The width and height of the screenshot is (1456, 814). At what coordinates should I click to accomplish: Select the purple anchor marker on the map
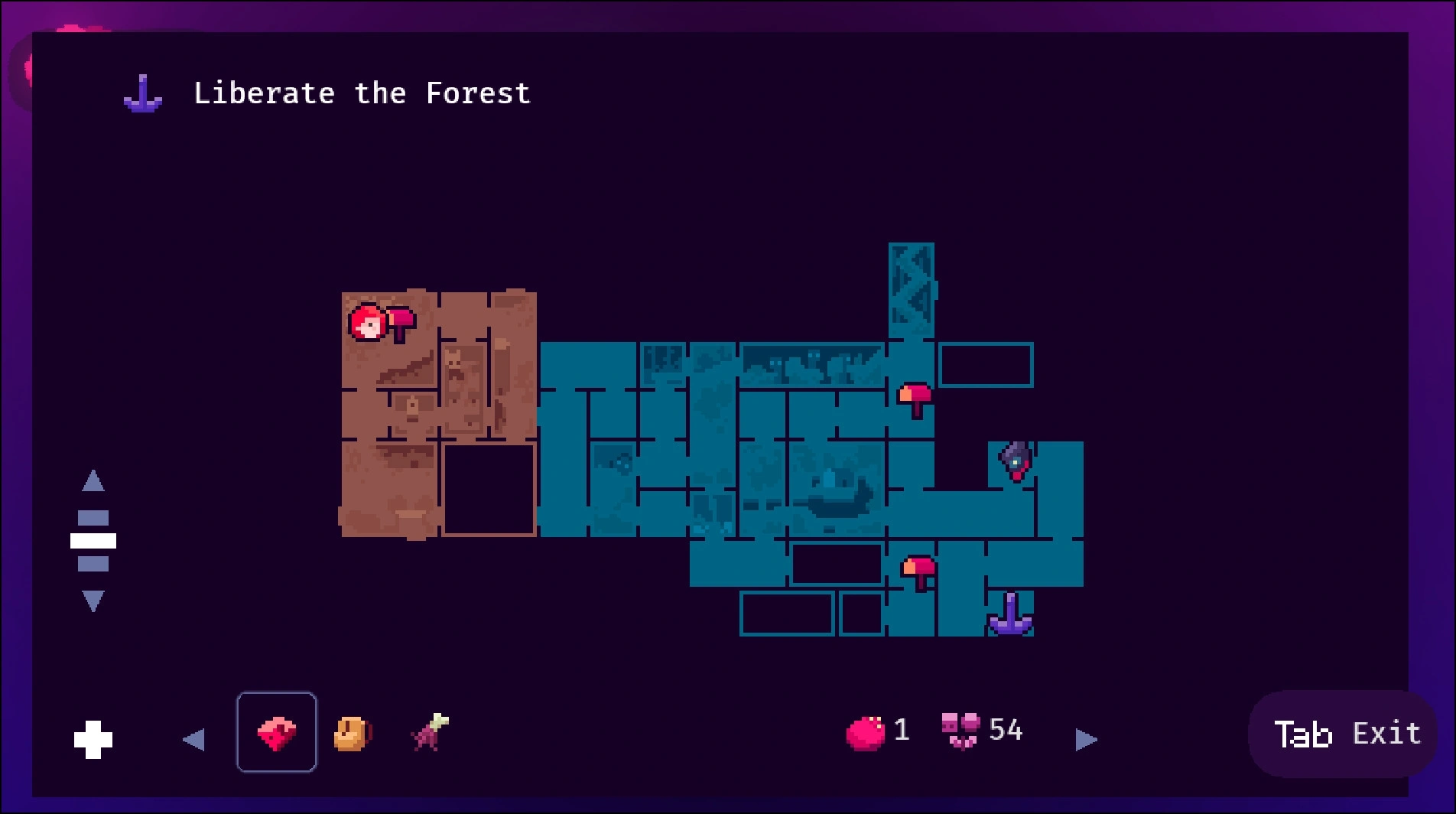pos(1010,615)
